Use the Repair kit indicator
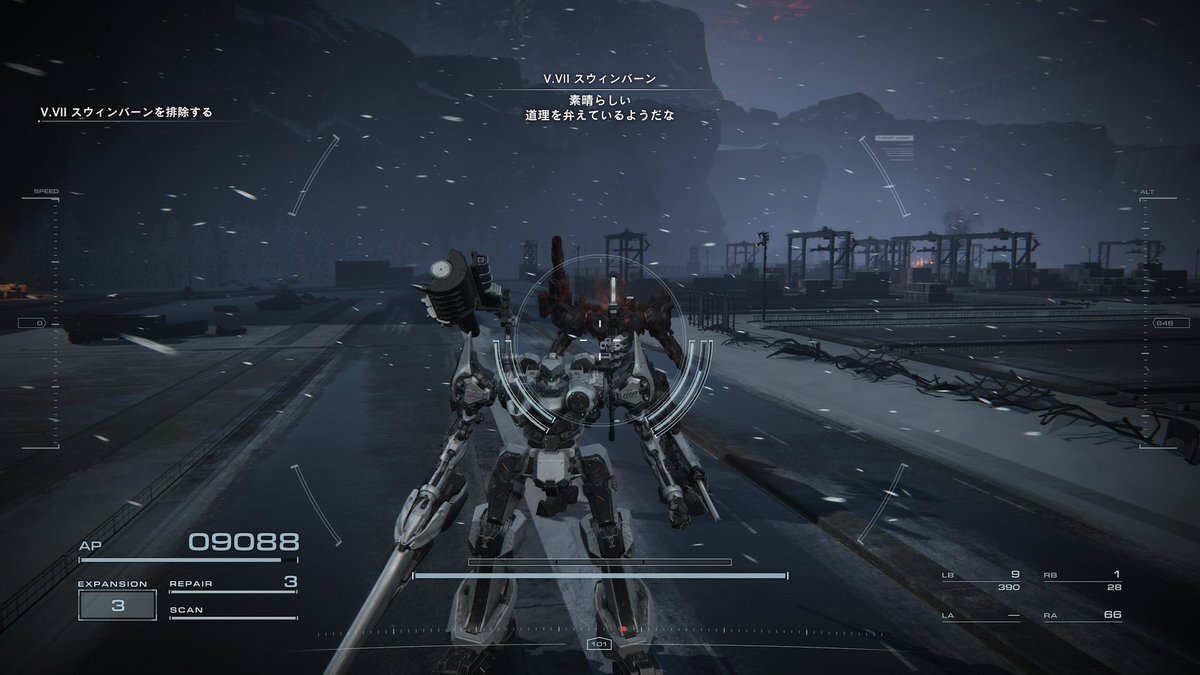This screenshot has width=1200, height=675. click(x=233, y=583)
